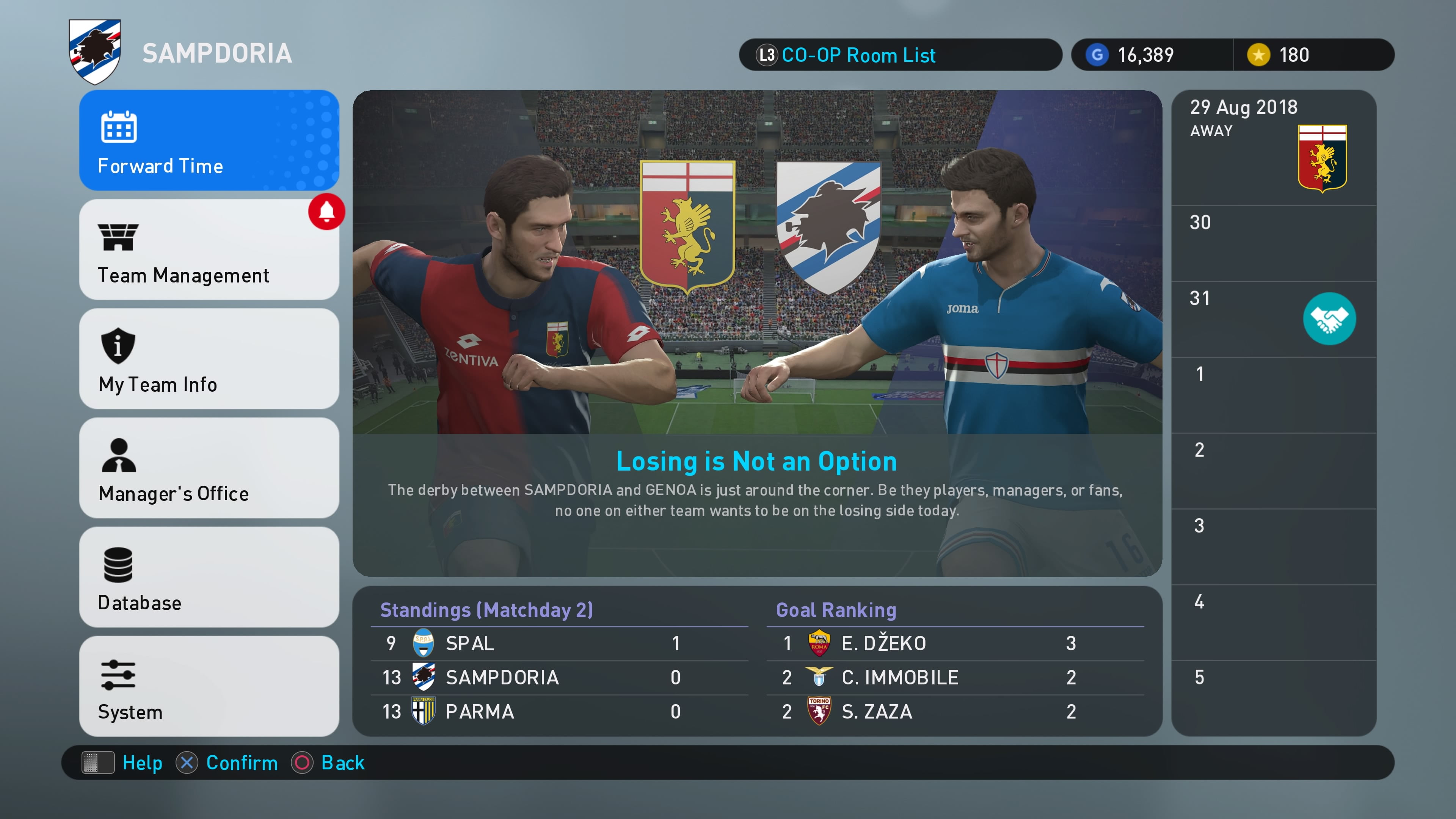Click the red notification bell badge
Screen dimensions: 1456x819
click(x=327, y=212)
